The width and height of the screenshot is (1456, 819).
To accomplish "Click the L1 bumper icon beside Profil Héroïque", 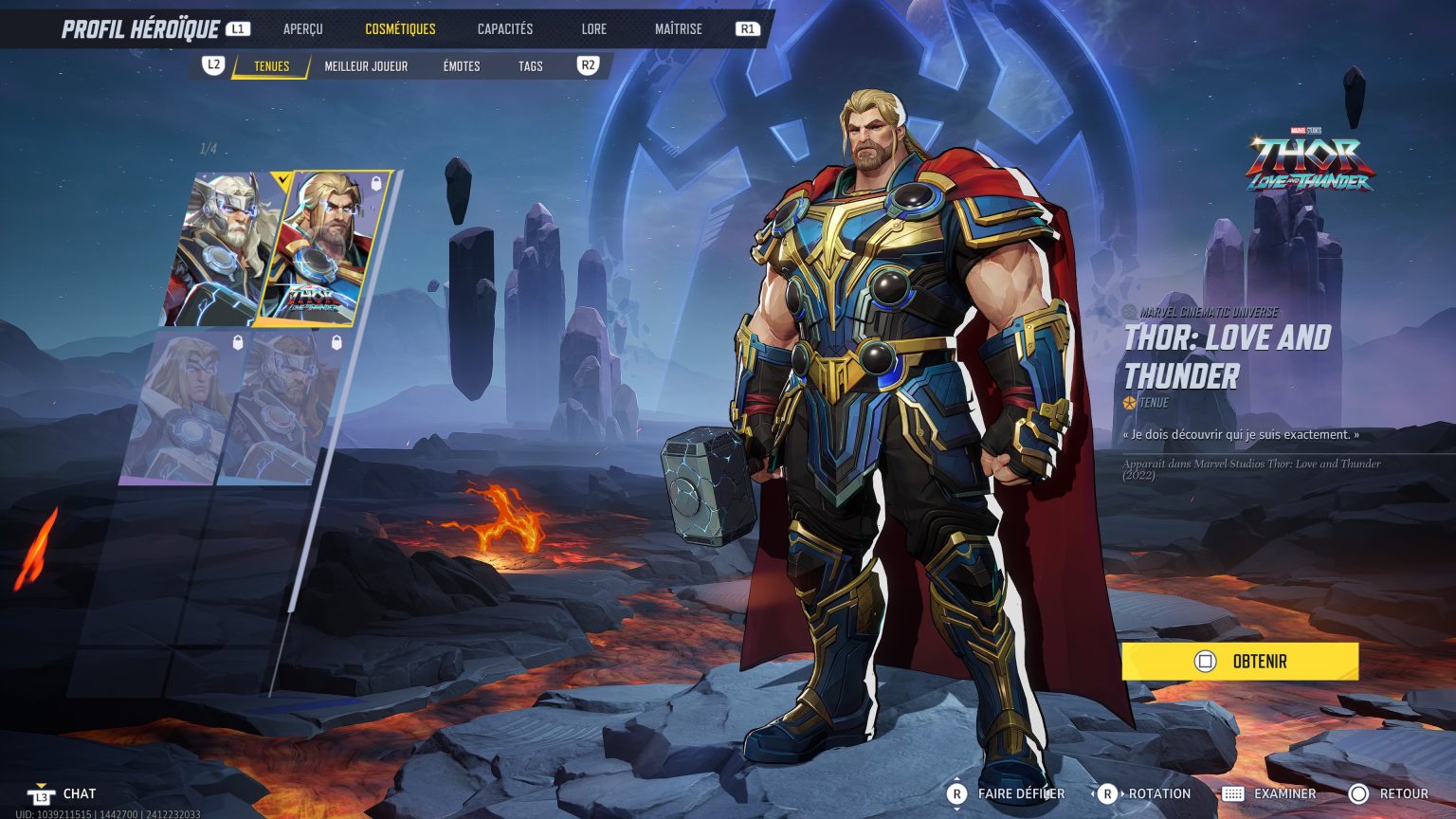I will click(238, 27).
